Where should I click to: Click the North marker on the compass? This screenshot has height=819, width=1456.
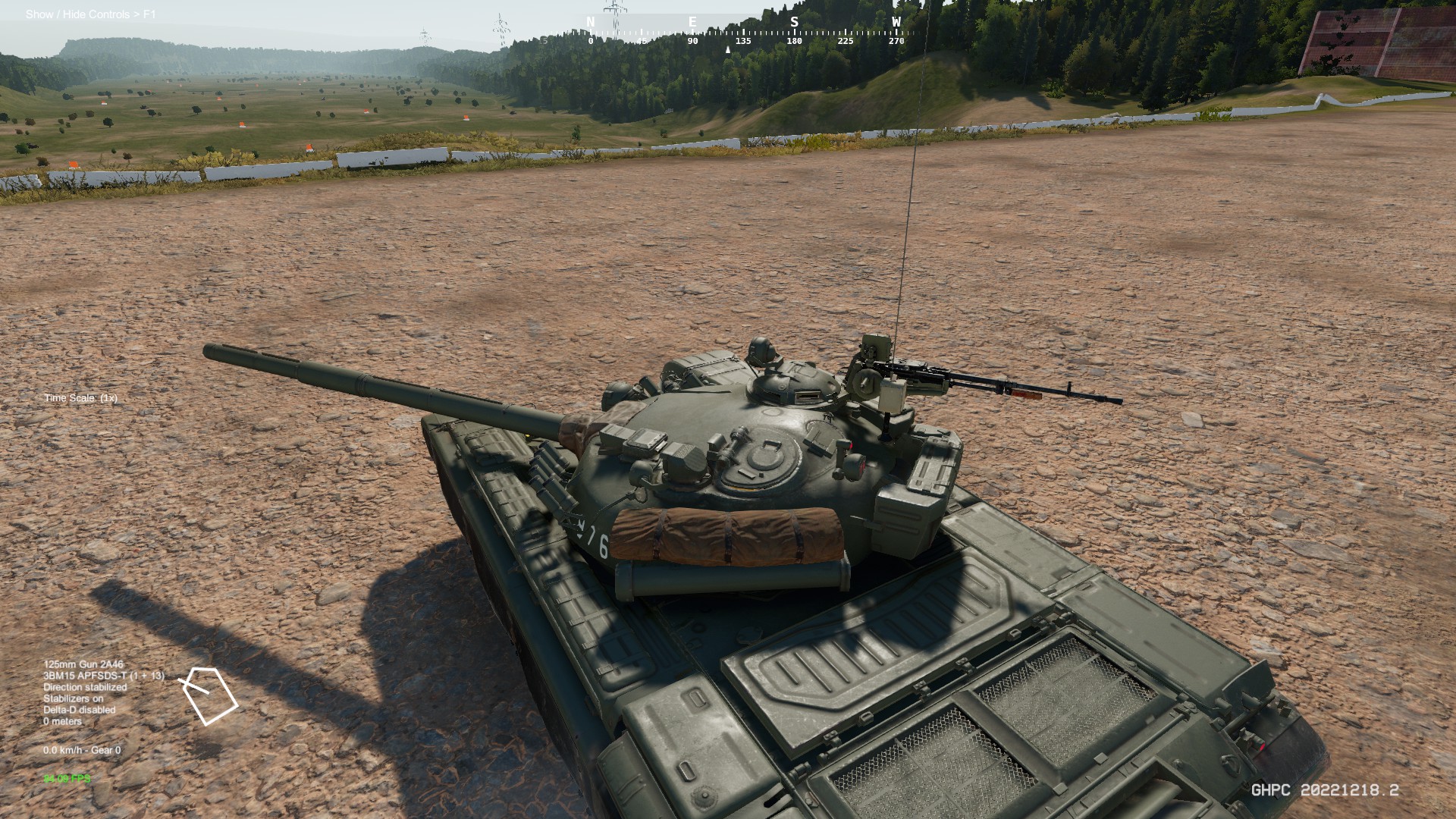(x=590, y=21)
